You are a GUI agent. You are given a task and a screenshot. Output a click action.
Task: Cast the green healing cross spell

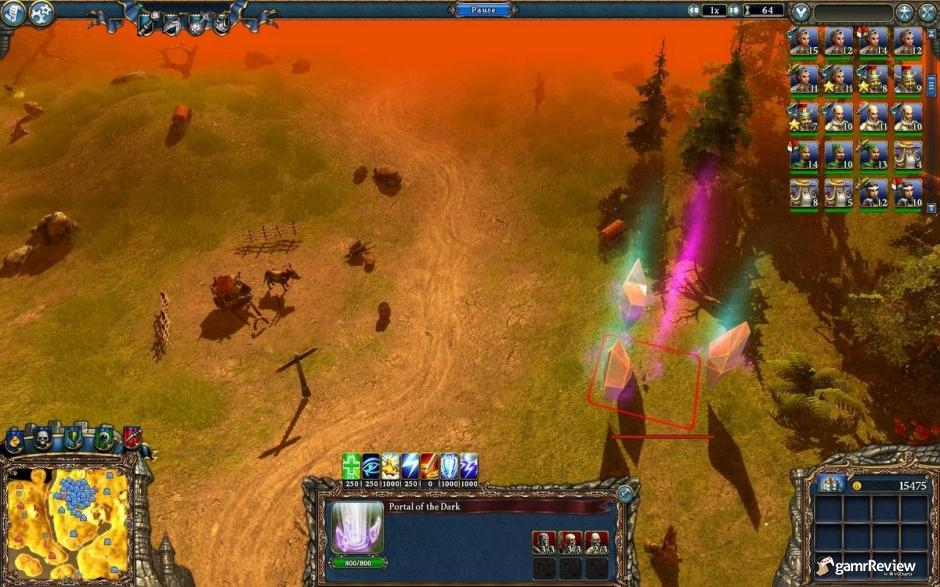click(351, 465)
